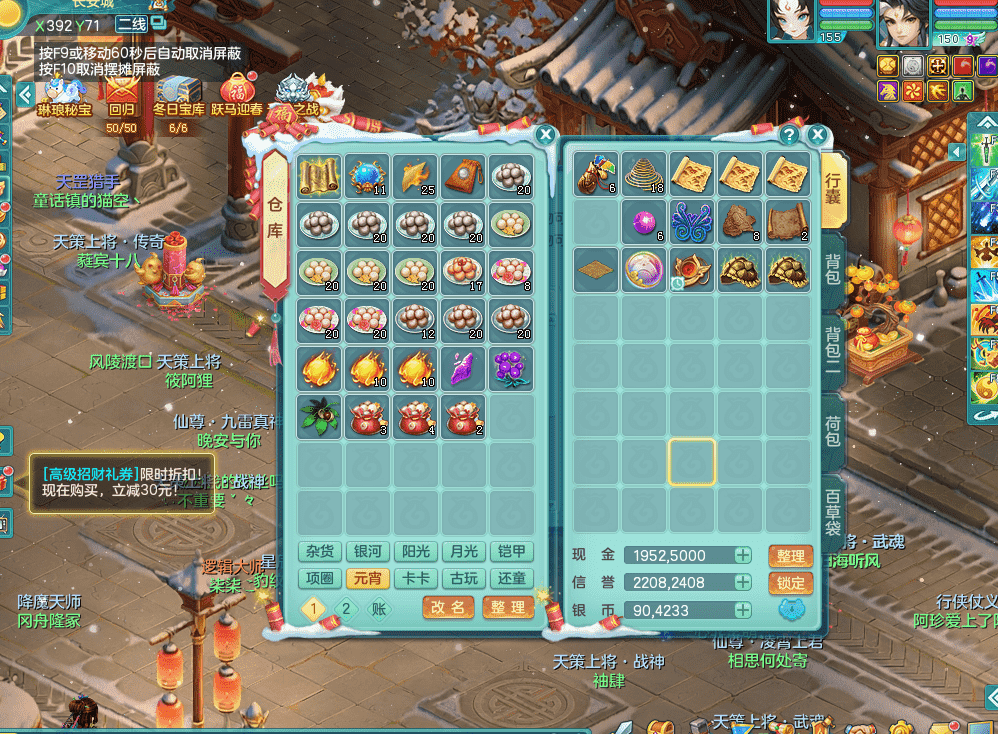The height and width of the screenshot is (734, 998).
Task: Click the warehouse 改名 rename button
Action: (x=448, y=607)
